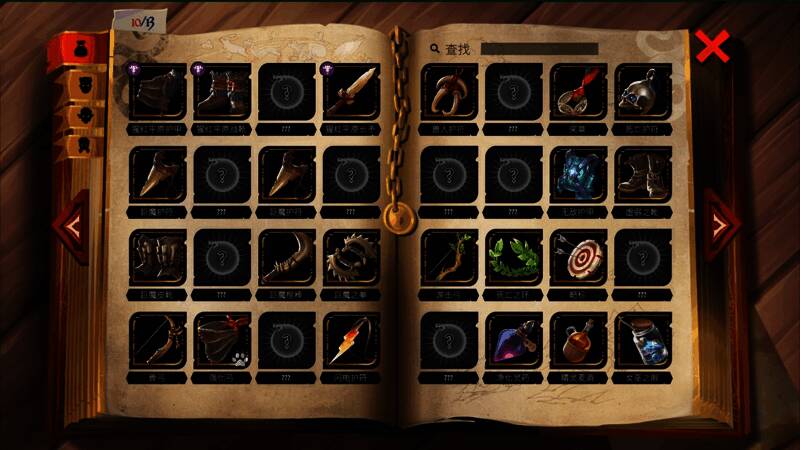Select the dagger item entry
The width and height of the screenshot is (800, 450).
[x=351, y=91]
